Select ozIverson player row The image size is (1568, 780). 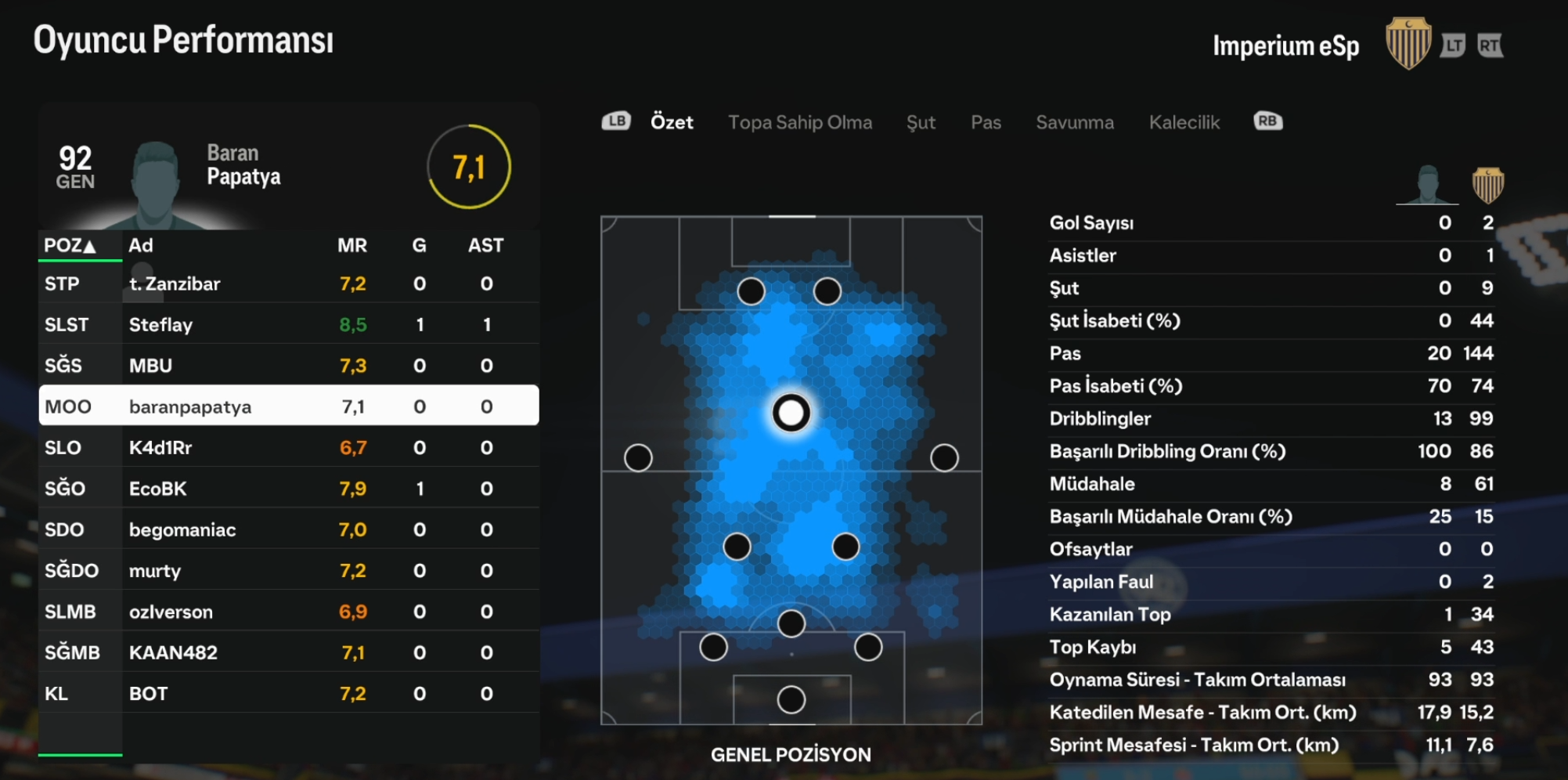[288, 612]
